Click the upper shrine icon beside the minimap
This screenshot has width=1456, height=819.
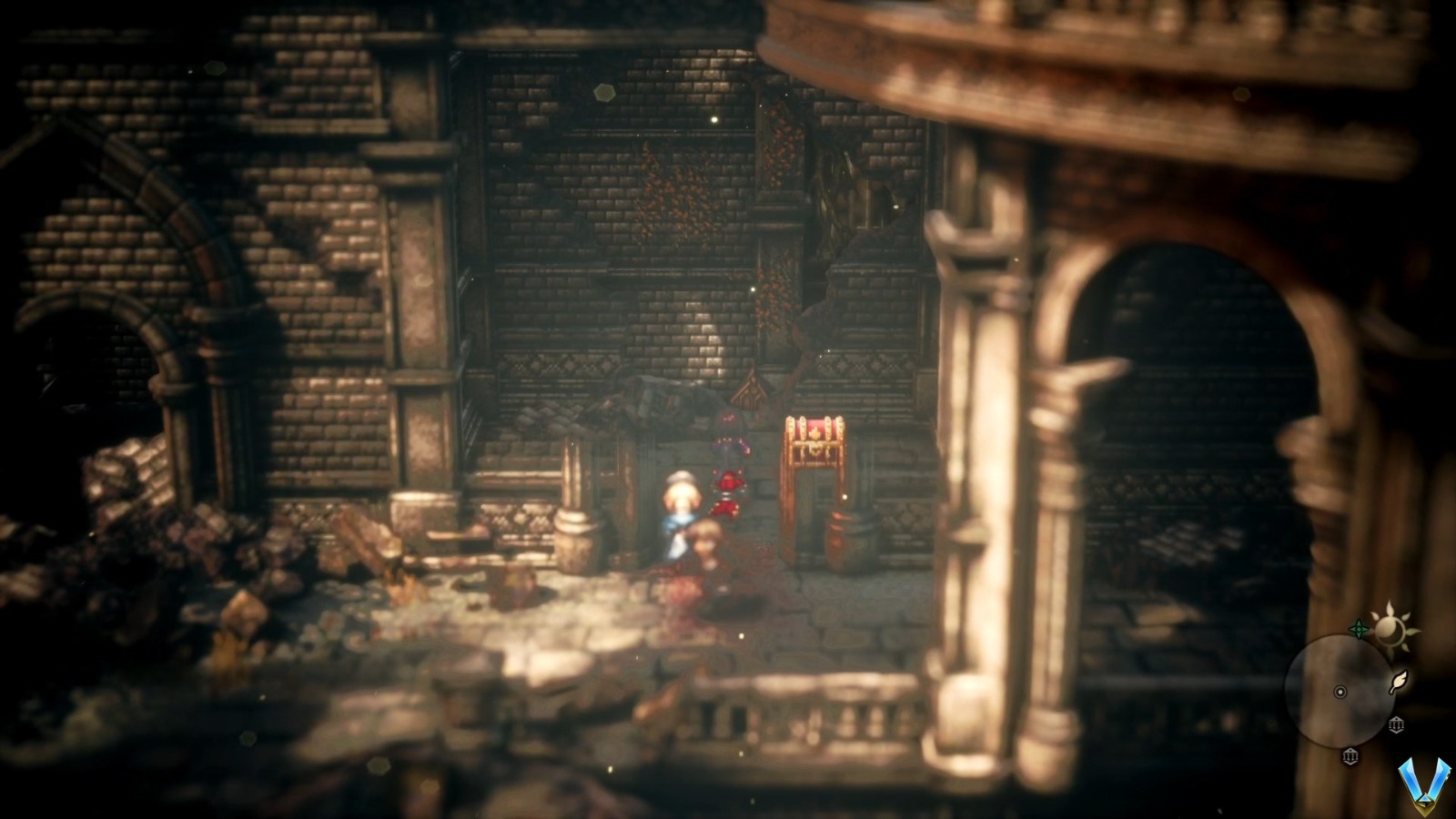tap(1397, 724)
